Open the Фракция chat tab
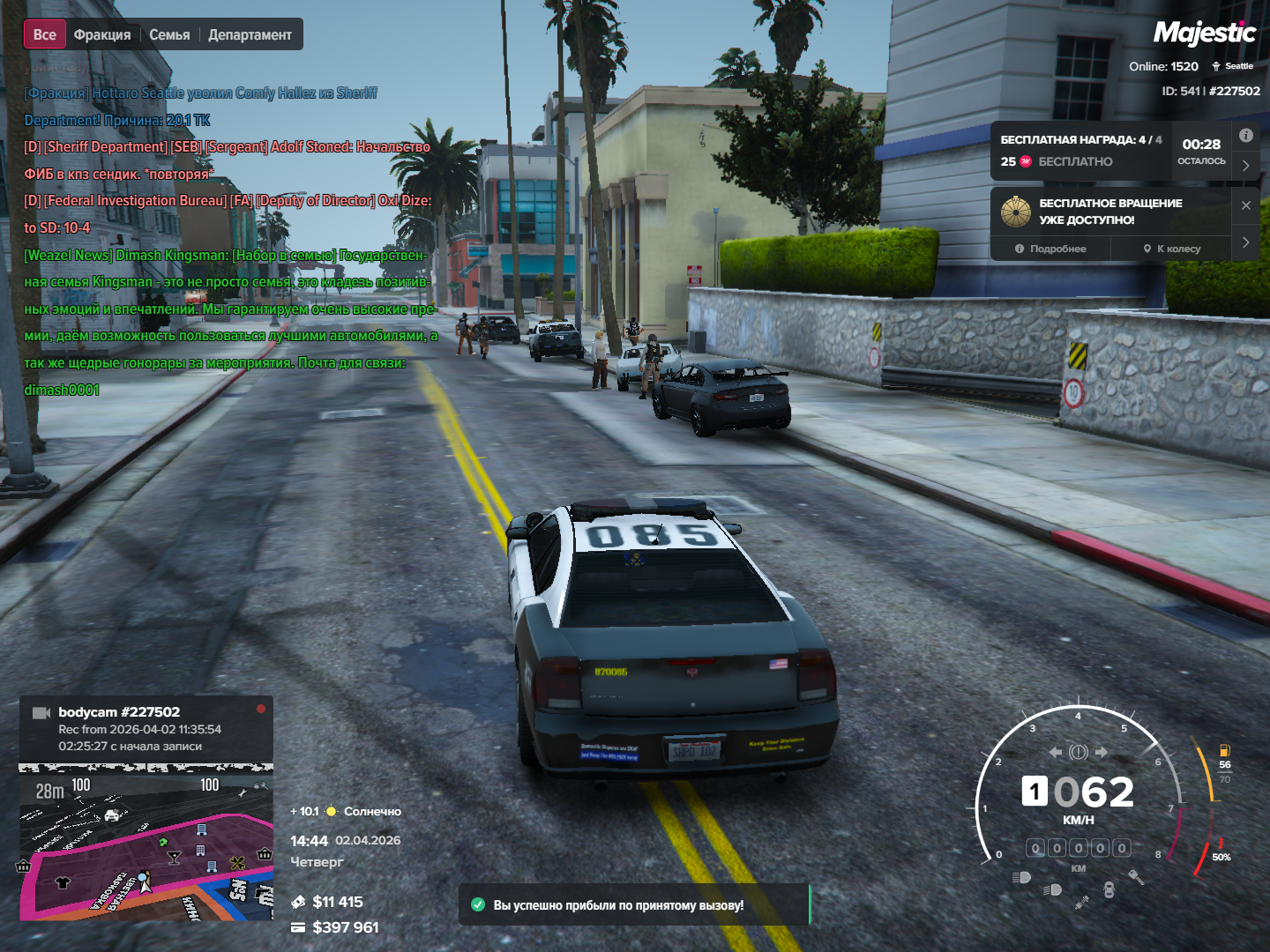This screenshot has height=952, width=1270. [102, 34]
